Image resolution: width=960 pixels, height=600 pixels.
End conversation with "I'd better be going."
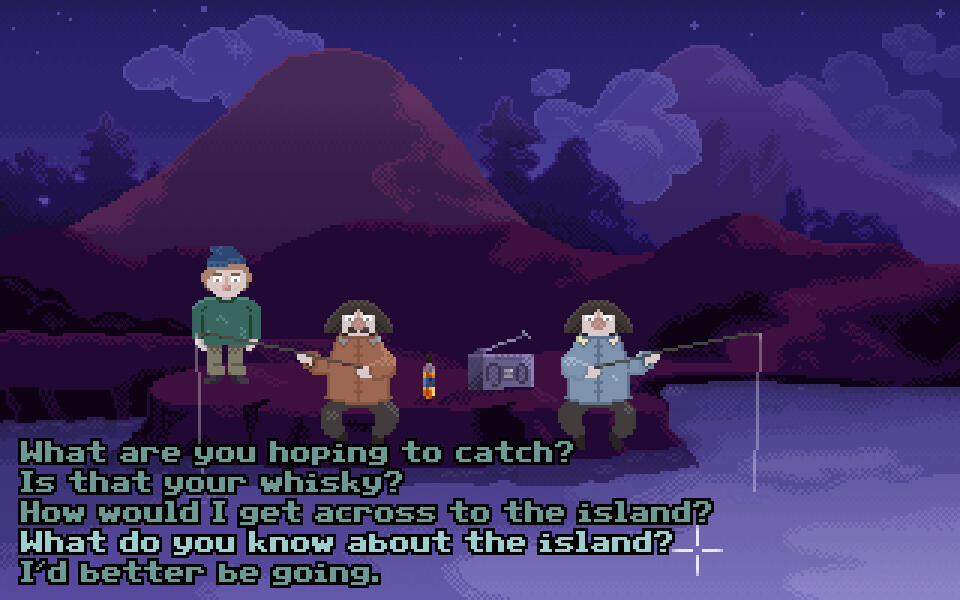200,574
